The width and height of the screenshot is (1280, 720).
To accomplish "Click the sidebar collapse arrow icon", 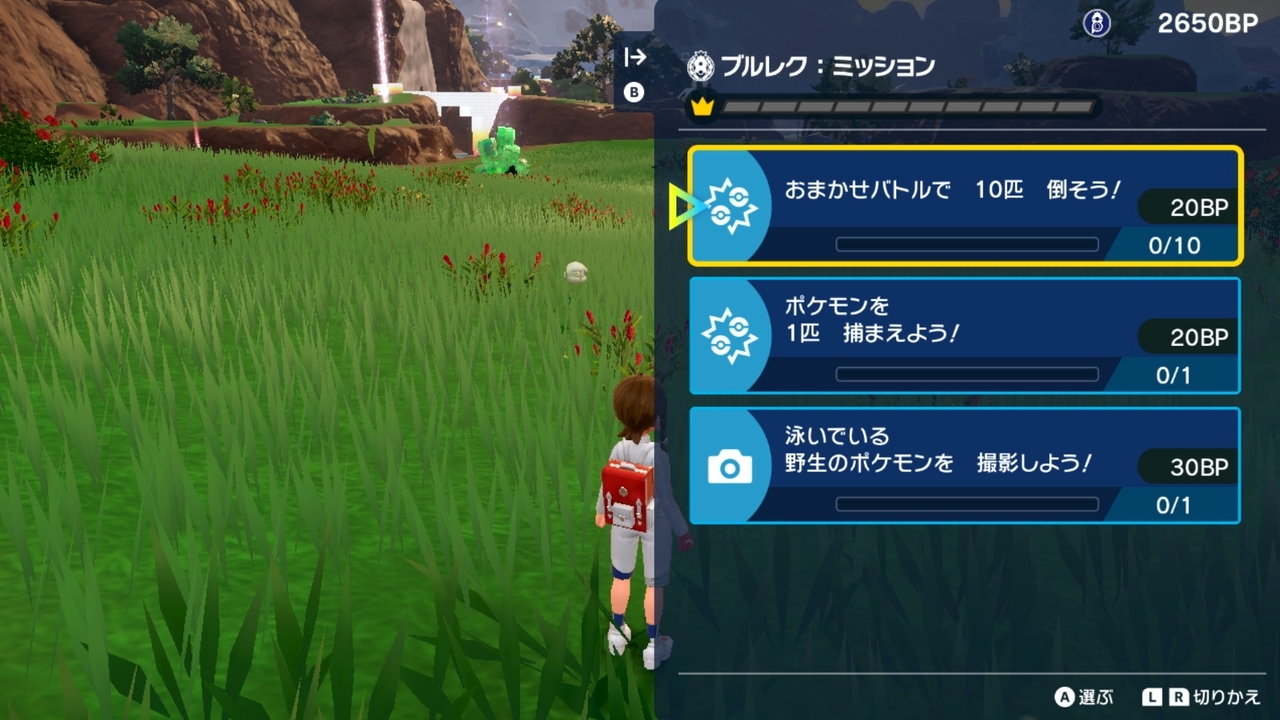I will pyautogui.click(x=634, y=59).
